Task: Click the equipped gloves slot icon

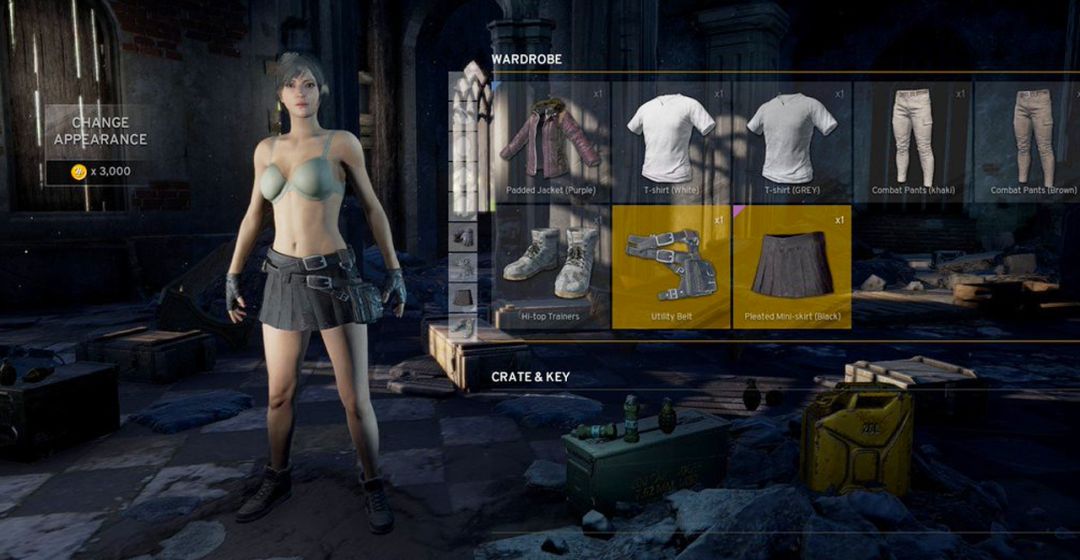Action: click(463, 236)
